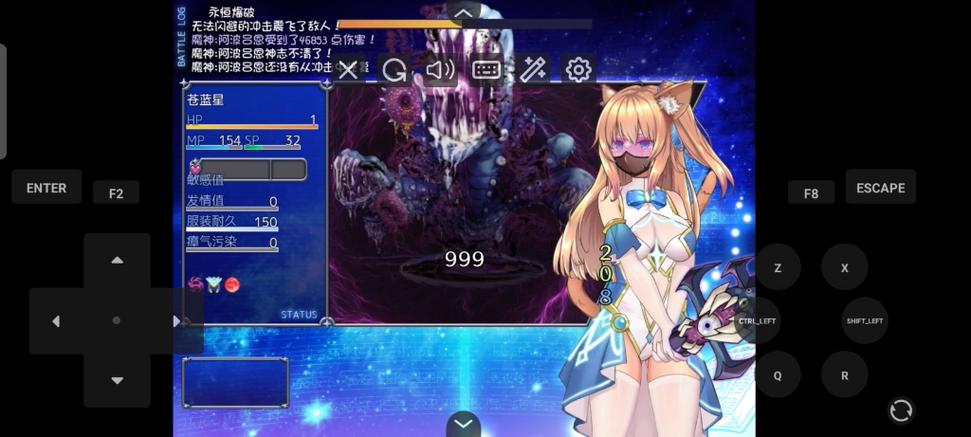Image resolution: width=971 pixels, height=437 pixels.
Task: Tap the round R virtual button
Action: click(x=844, y=375)
